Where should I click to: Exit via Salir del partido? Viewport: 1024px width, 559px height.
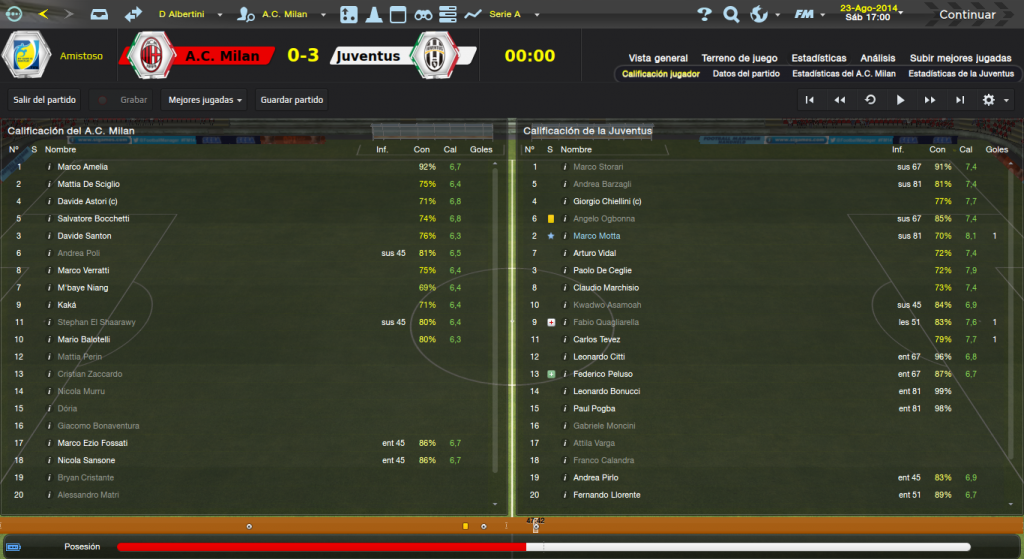pyautogui.click(x=45, y=100)
